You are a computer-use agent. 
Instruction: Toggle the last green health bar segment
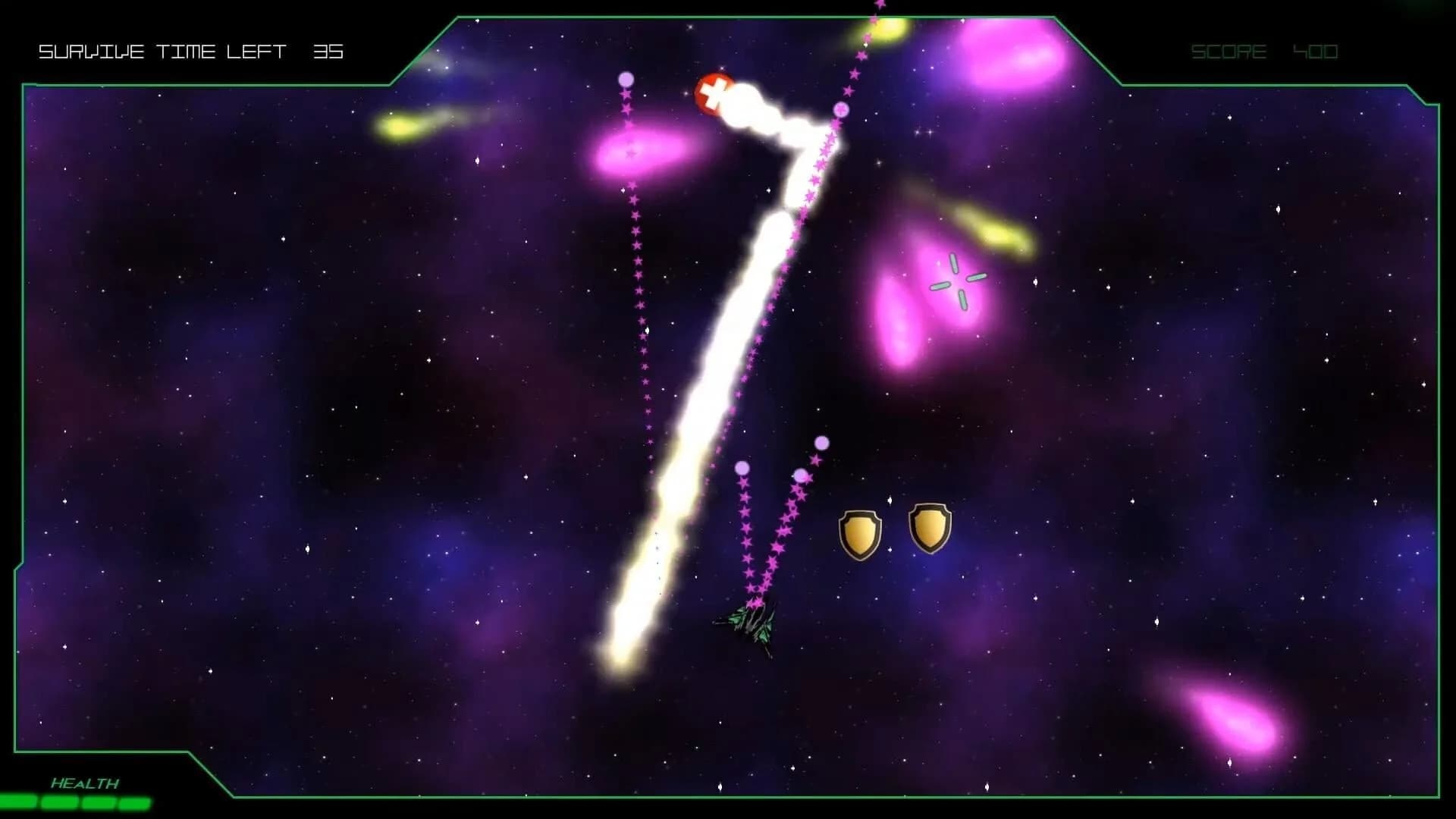pos(135,802)
